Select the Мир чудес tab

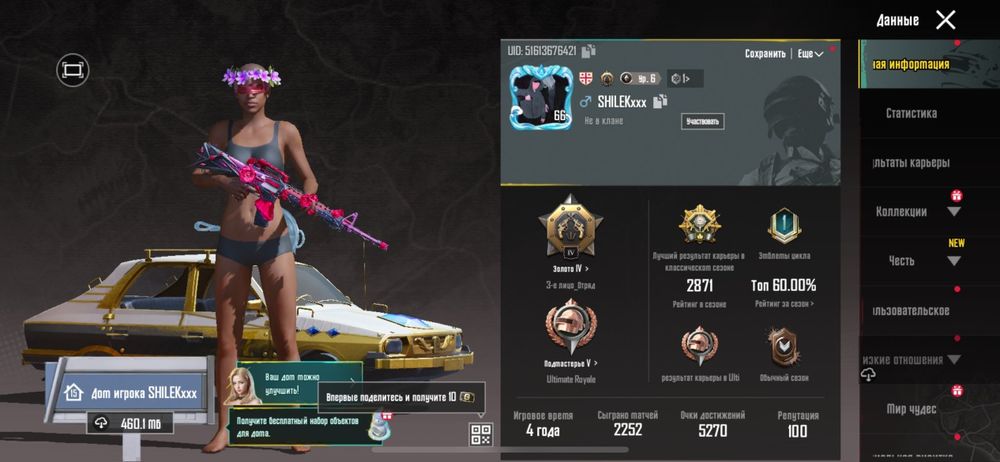pos(909,409)
